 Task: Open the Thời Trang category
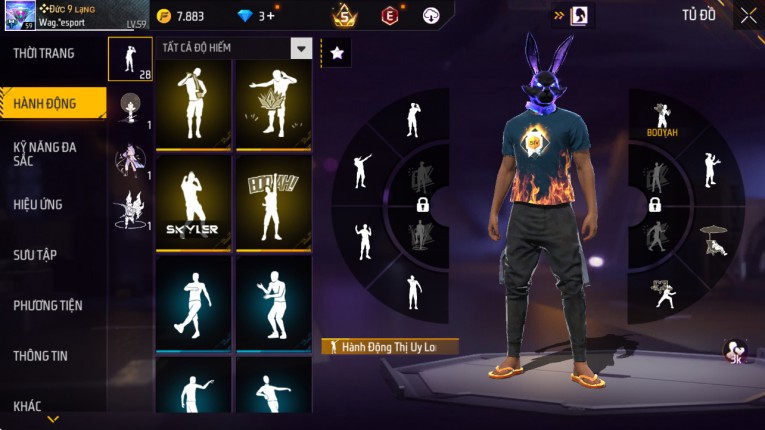[44, 53]
